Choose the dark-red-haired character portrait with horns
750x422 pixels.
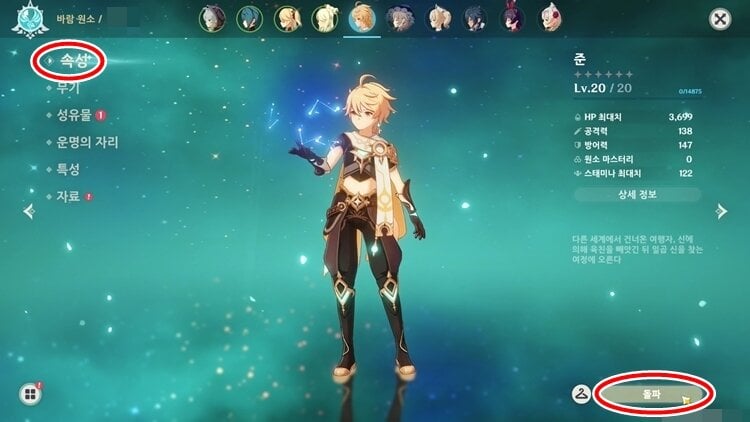pos(511,18)
